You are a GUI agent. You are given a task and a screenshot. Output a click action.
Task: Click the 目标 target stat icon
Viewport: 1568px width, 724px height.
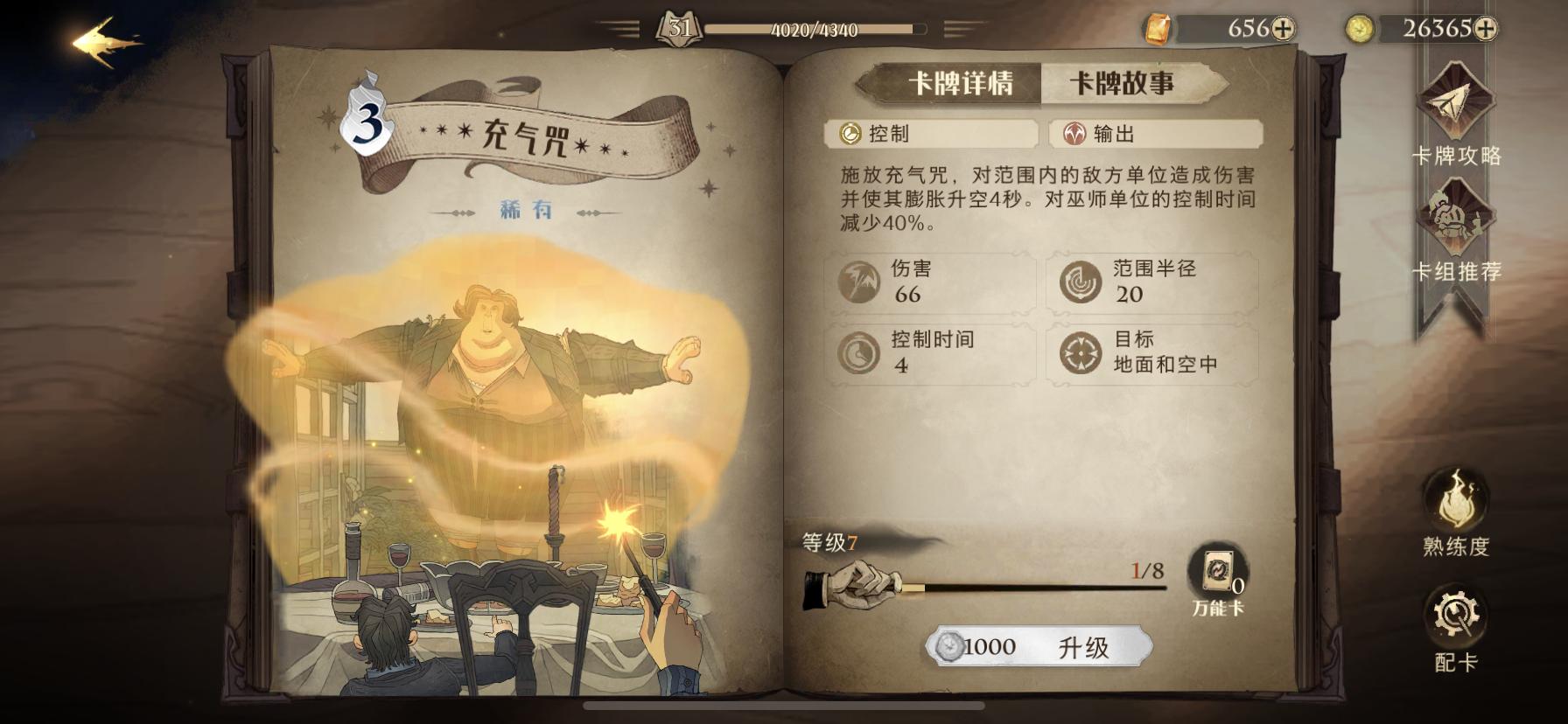click(1082, 352)
